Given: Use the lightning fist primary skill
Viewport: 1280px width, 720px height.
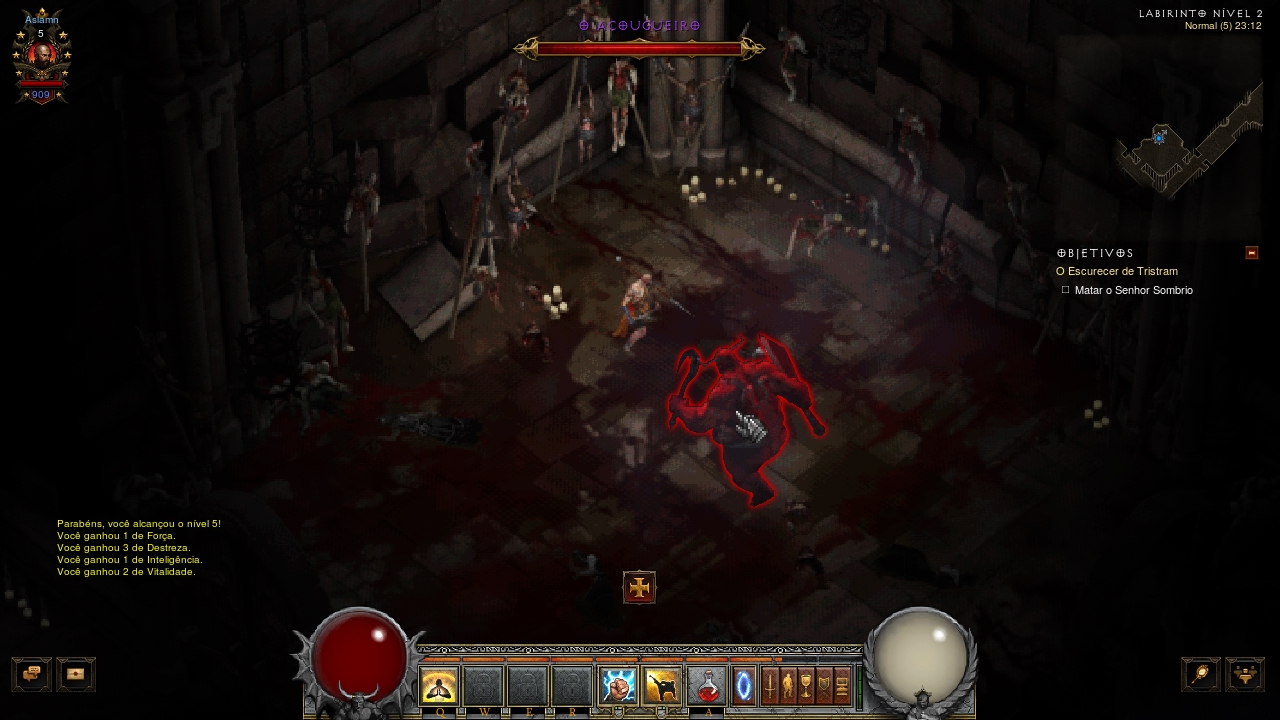Looking at the screenshot, I should click(x=618, y=687).
